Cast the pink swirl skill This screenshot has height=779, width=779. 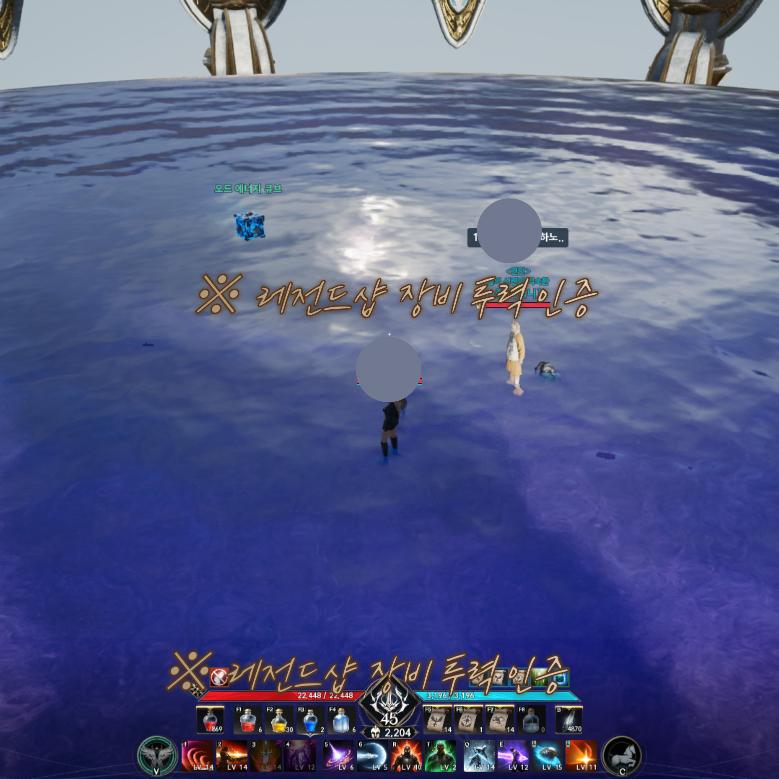[x=197, y=755]
